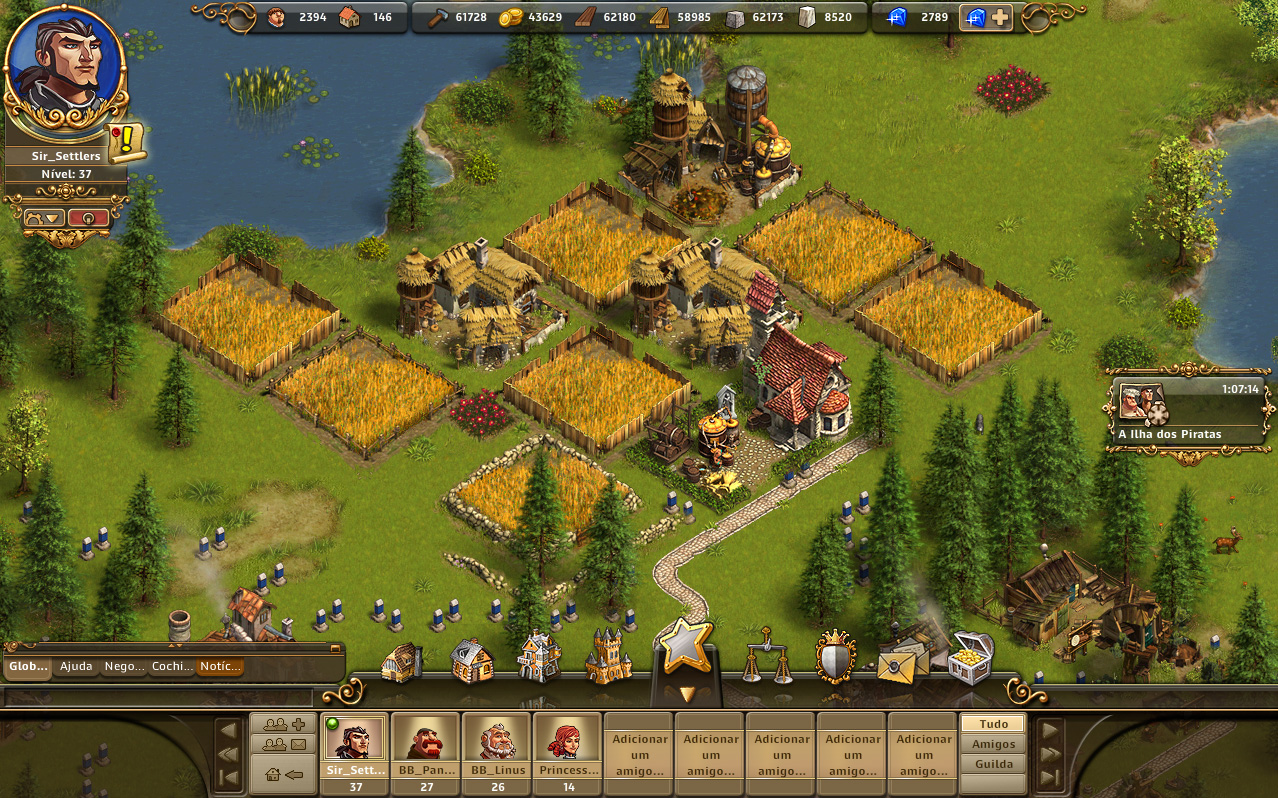The height and width of the screenshot is (798, 1278).
Task: Open the Notícias chat tab
Action: (x=220, y=667)
